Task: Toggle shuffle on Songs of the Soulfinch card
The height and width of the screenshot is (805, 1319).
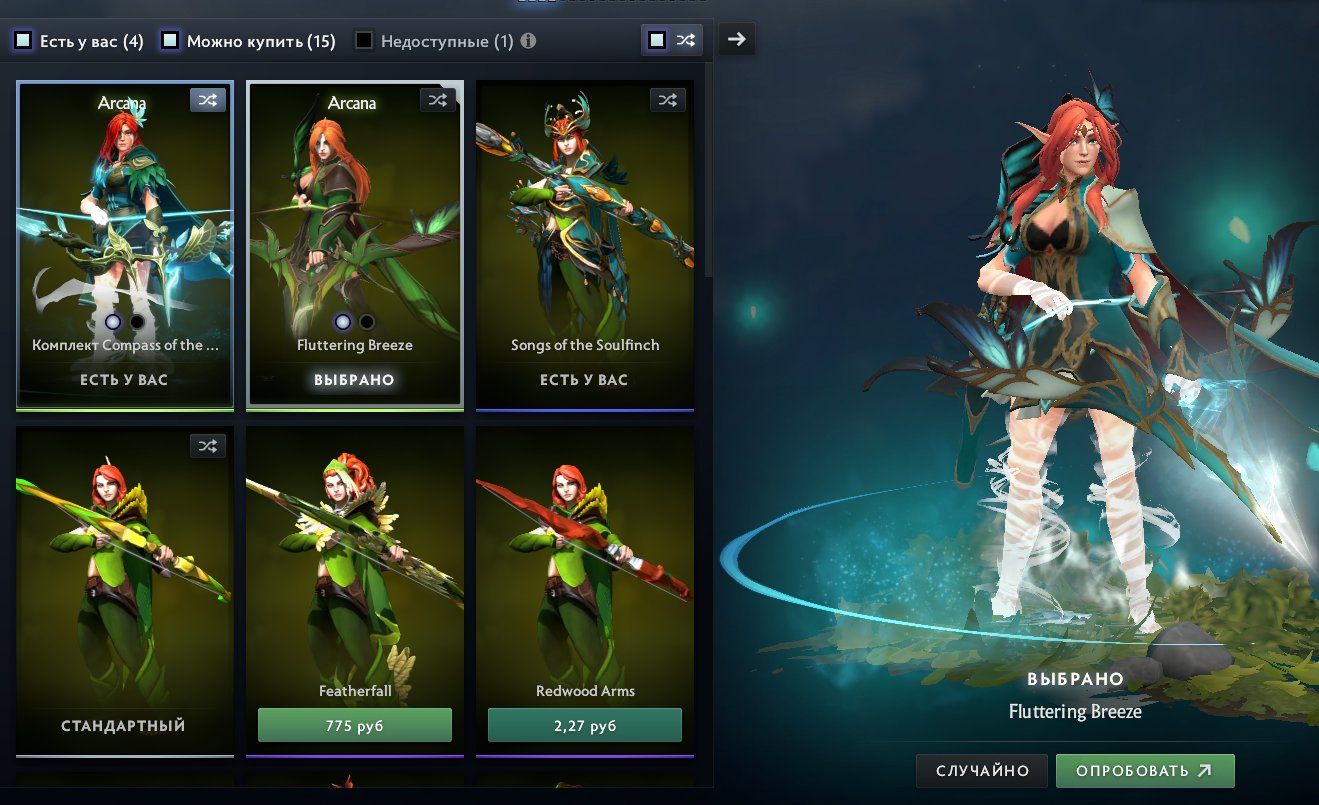Action: [668, 100]
